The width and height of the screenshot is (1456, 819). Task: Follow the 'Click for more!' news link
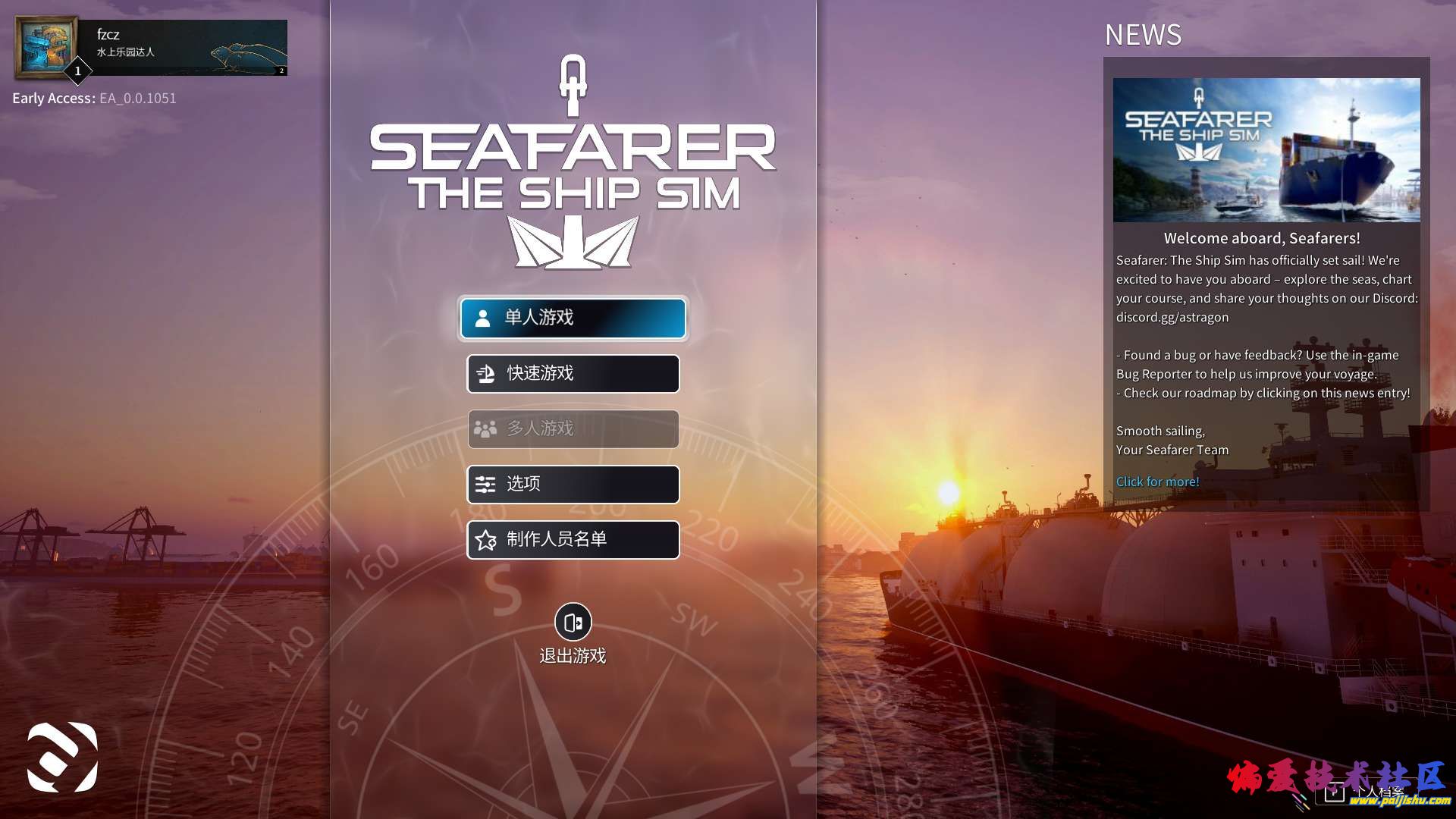click(x=1157, y=482)
